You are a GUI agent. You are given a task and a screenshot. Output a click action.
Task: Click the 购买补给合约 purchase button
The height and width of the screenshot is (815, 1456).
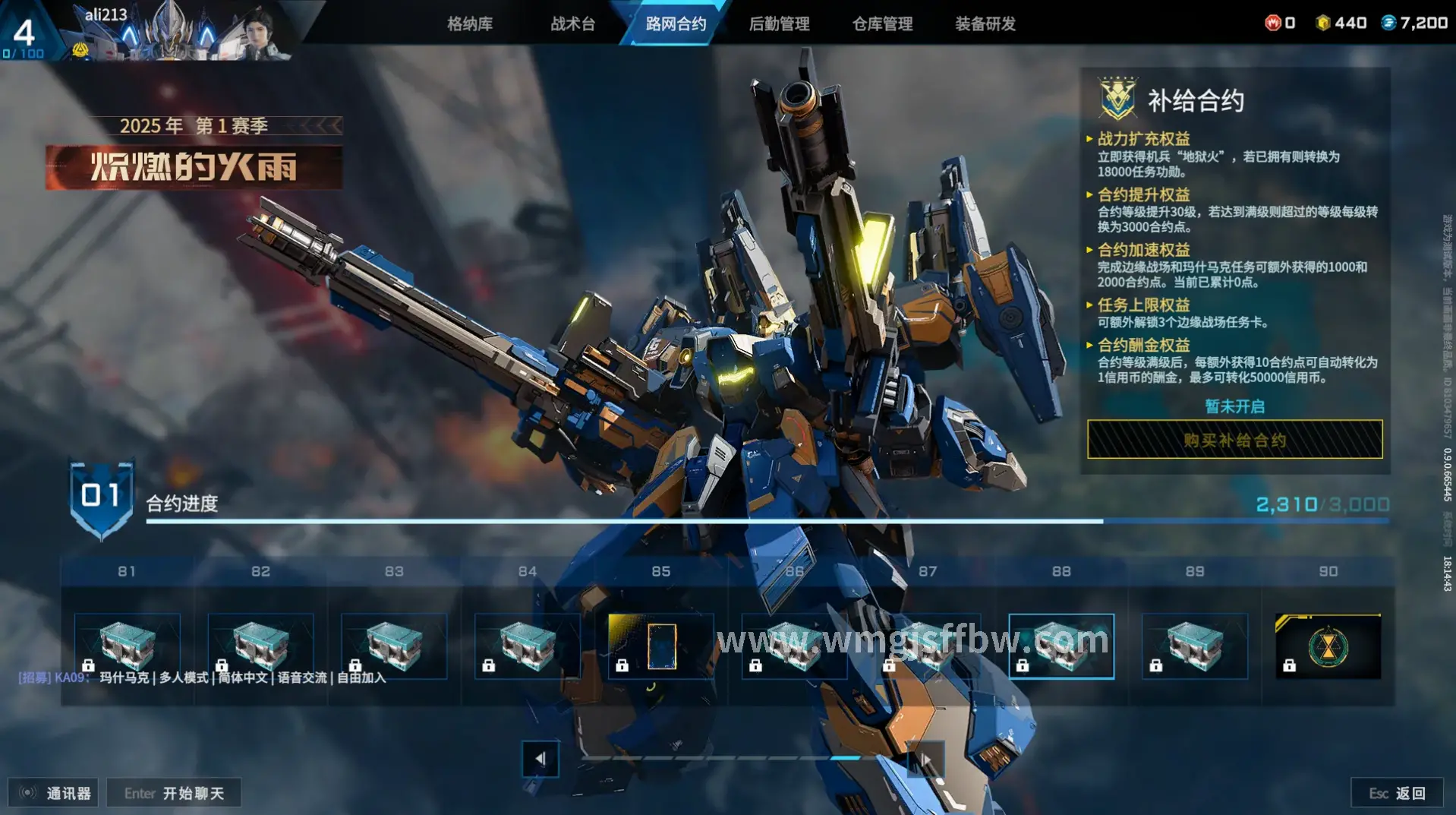pyautogui.click(x=1234, y=440)
